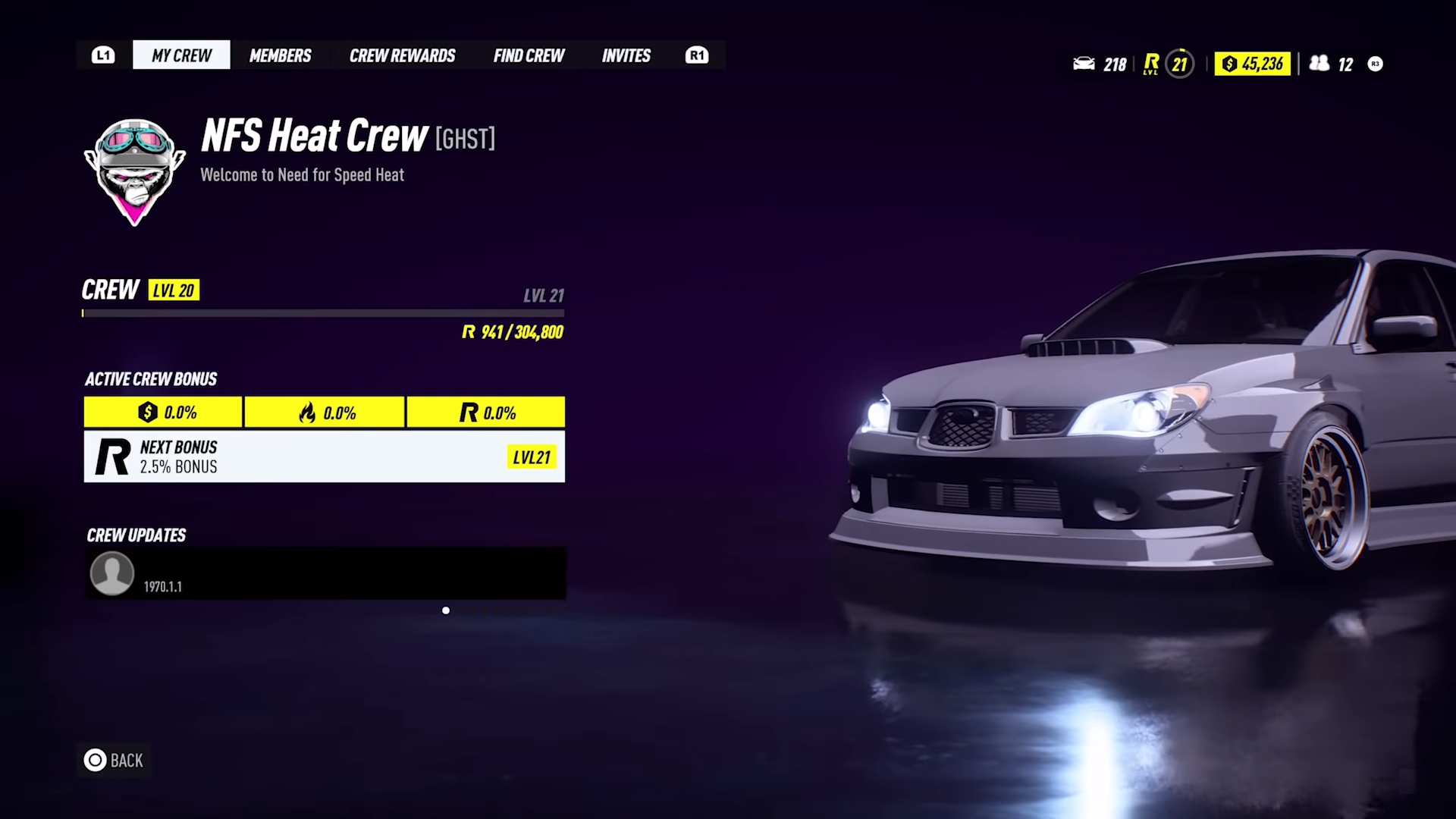Expand the Crew Updates entry from 1970.1.1
Viewport: 1456px width, 819px height.
325,573
